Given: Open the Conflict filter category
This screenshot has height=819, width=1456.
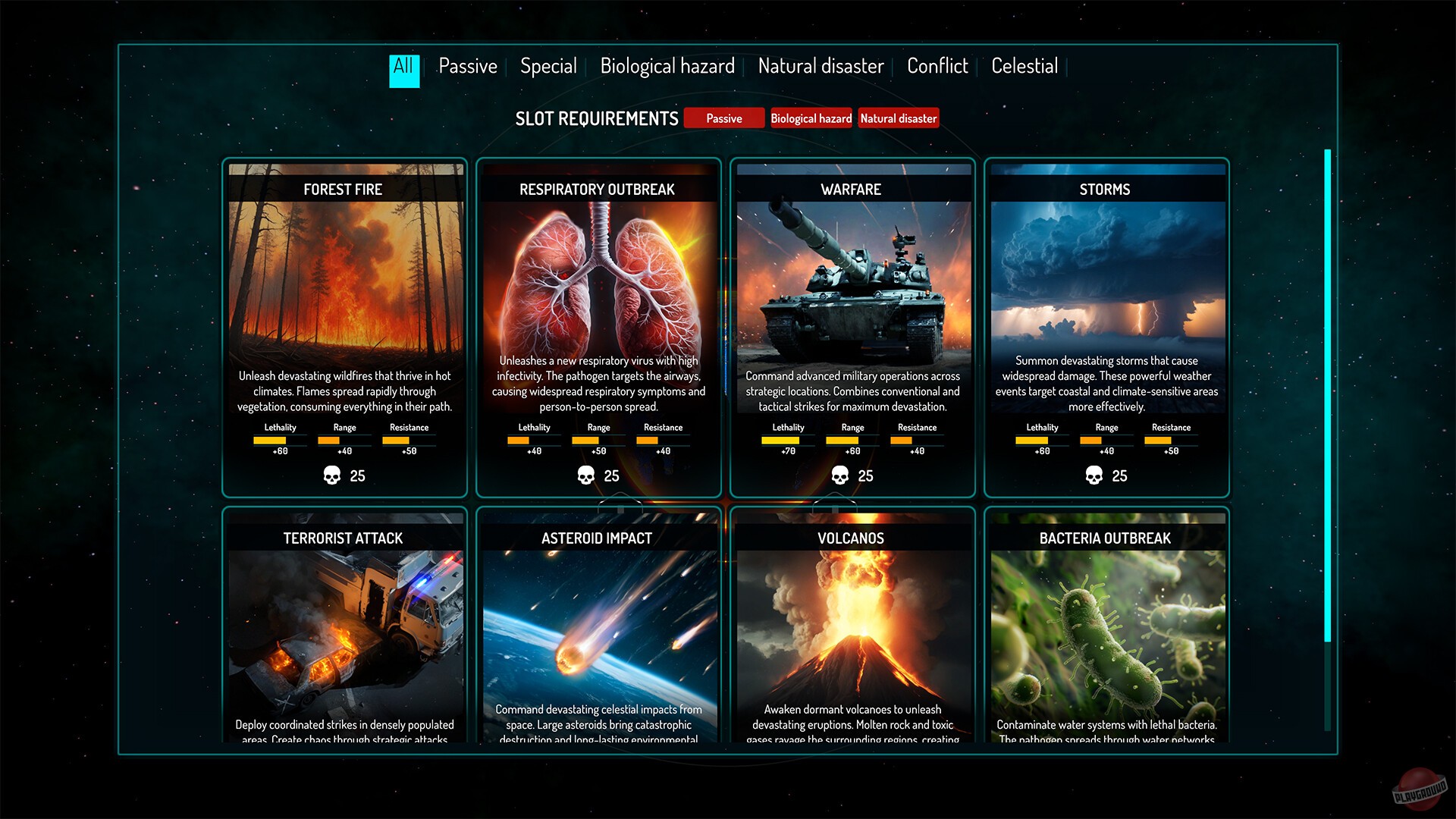Looking at the screenshot, I should (937, 66).
